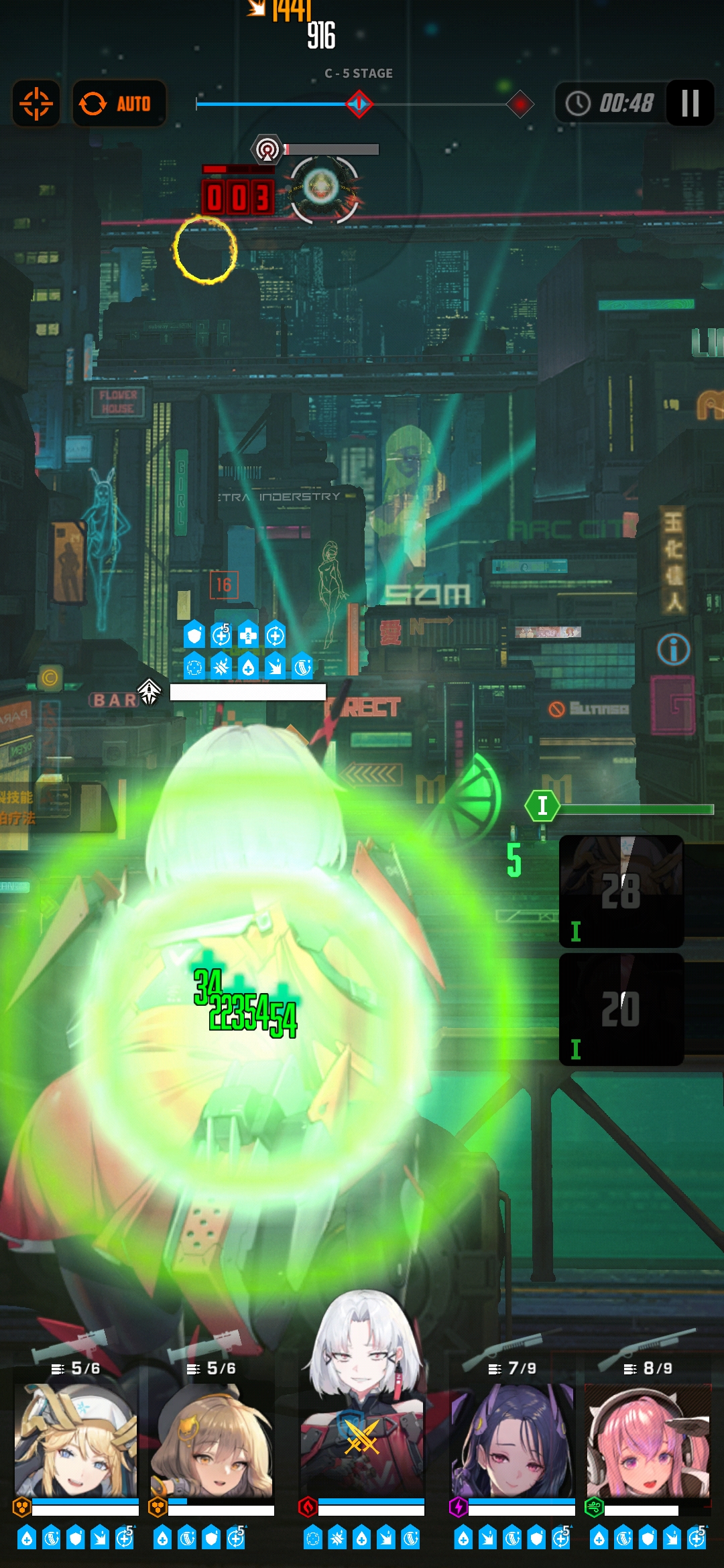This screenshot has height=1568, width=724.
Task: Switch to the purple-haired character
Action: tap(513, 1441)
